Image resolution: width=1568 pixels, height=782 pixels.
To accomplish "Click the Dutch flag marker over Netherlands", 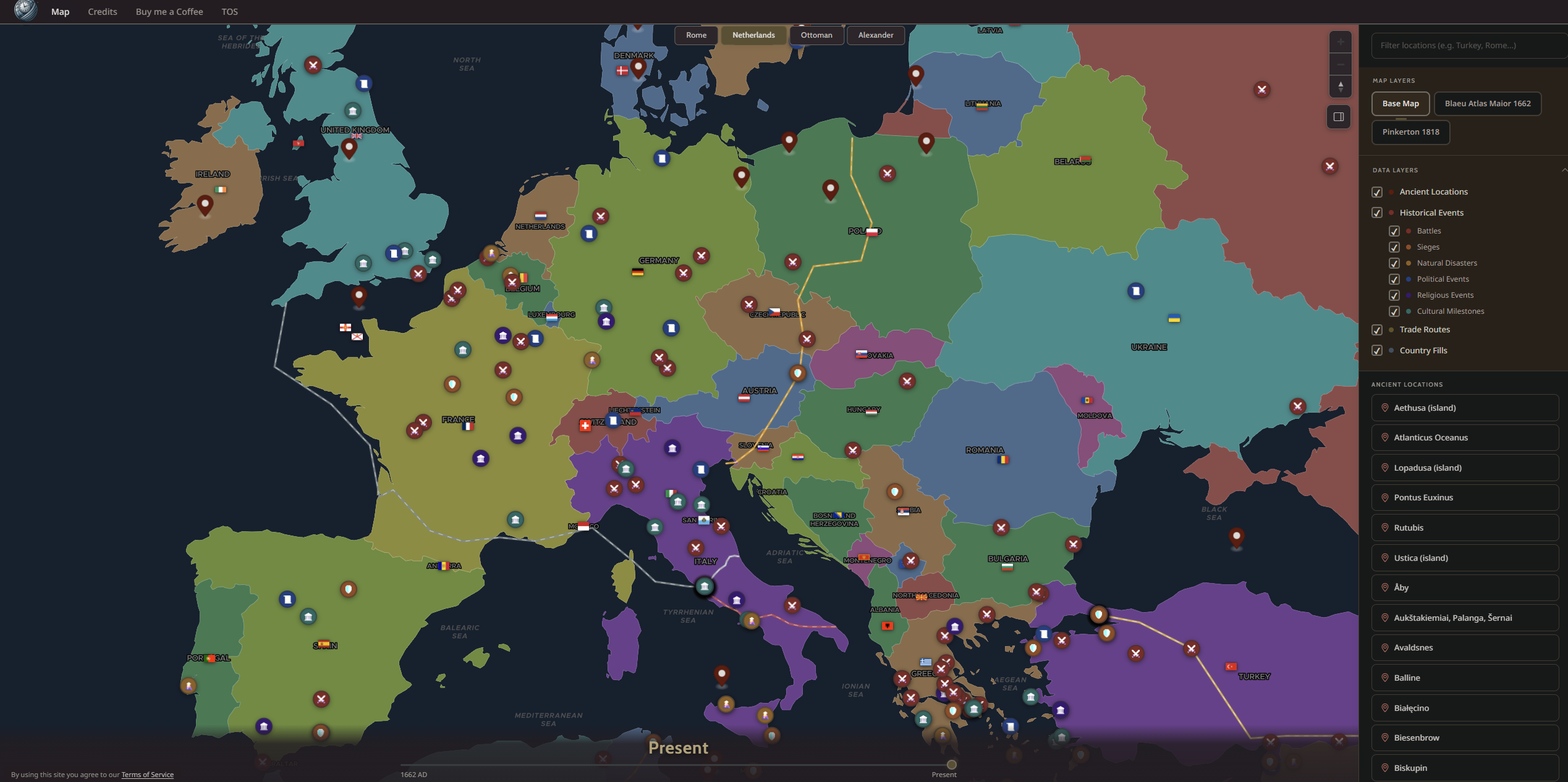I will click(x=542, y=216).
